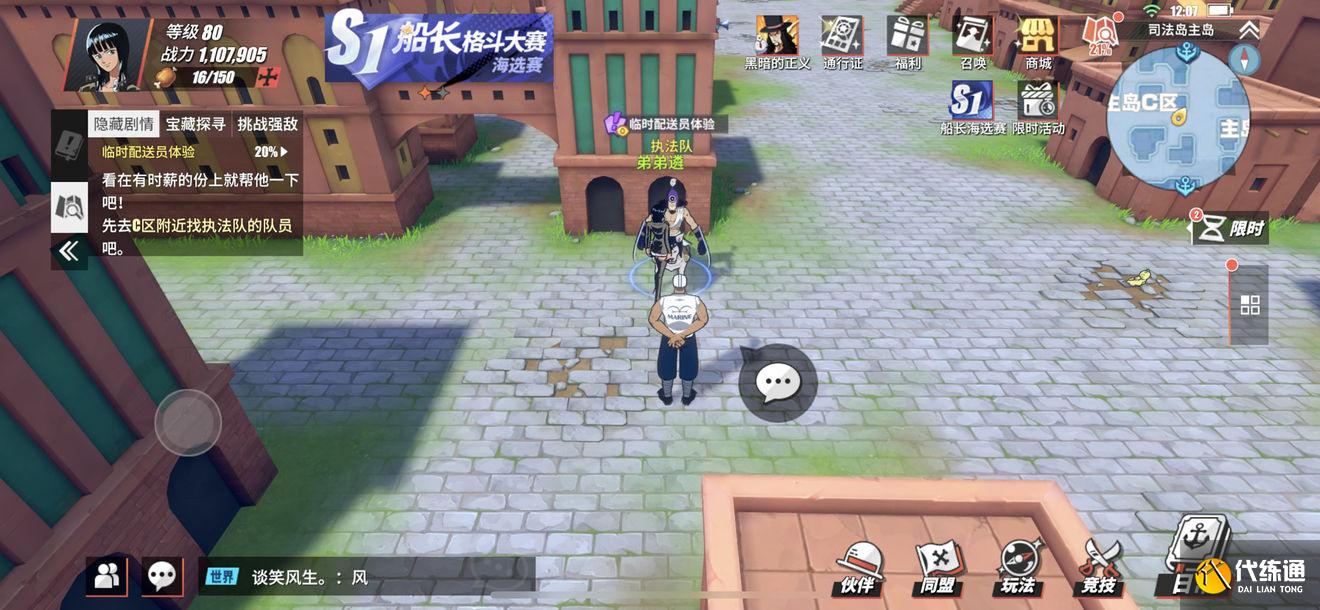Switch to the 挑战强敌 tab
Viewport: 1320px width, 610px height.
(x=267, y=125)
